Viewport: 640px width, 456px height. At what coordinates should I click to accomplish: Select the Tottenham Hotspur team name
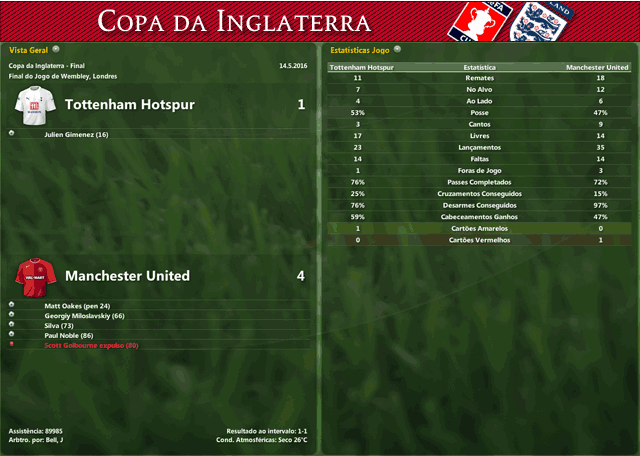[x=129, y=104]
